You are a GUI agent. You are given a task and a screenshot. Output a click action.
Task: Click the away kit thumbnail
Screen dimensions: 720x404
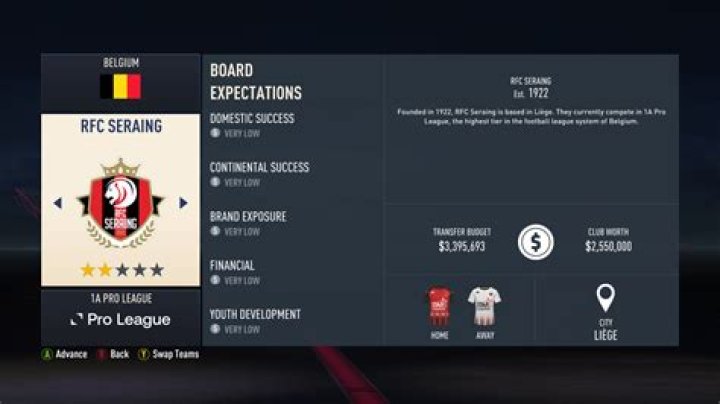click(484, 306)
